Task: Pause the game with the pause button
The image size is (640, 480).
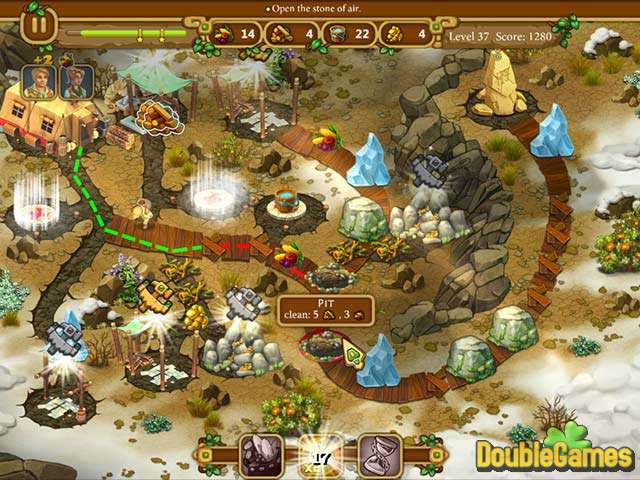Action: [x=36, y=23]
